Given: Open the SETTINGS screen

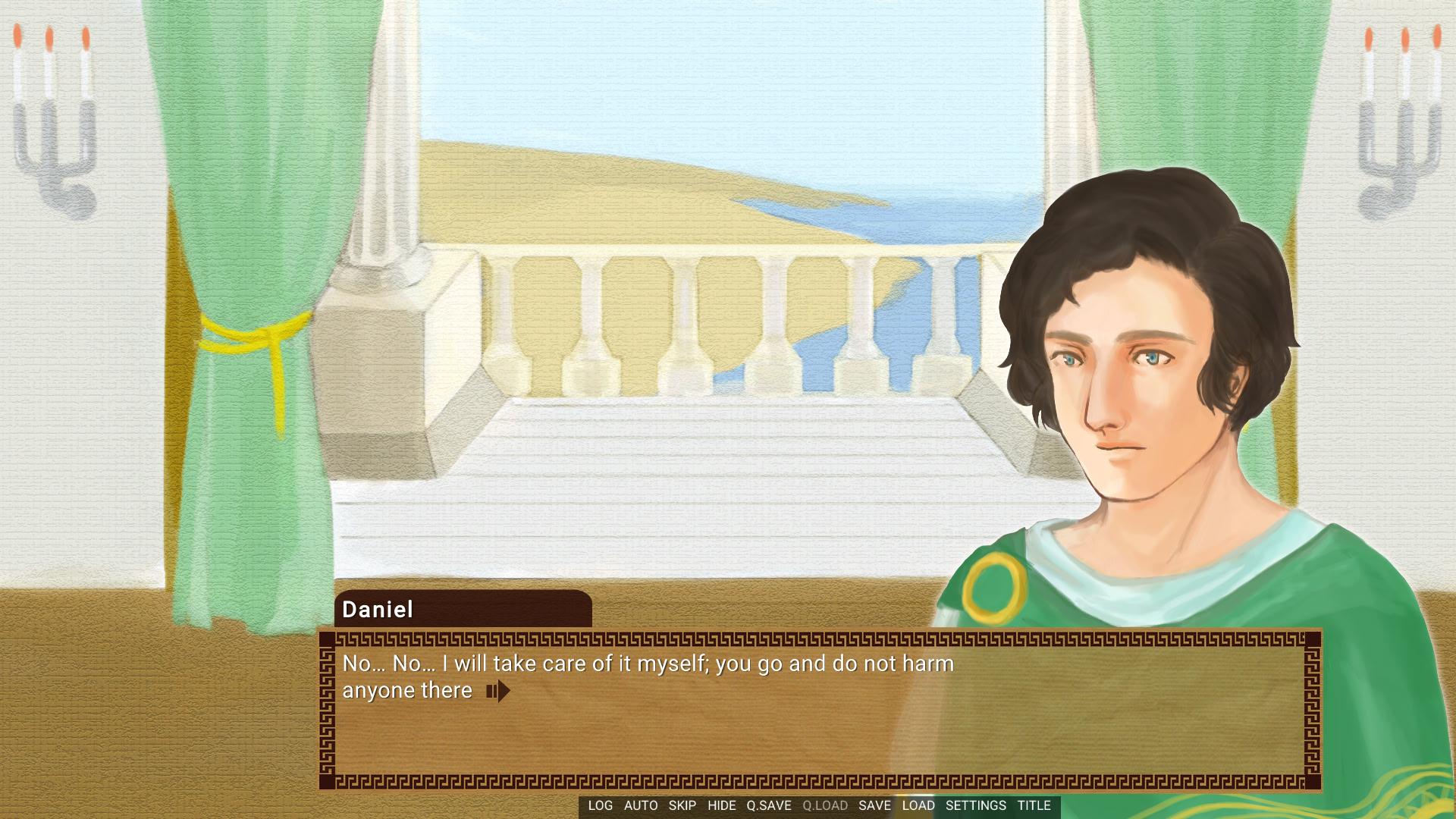Looking at the screenshot, I should tap(975, 806).
